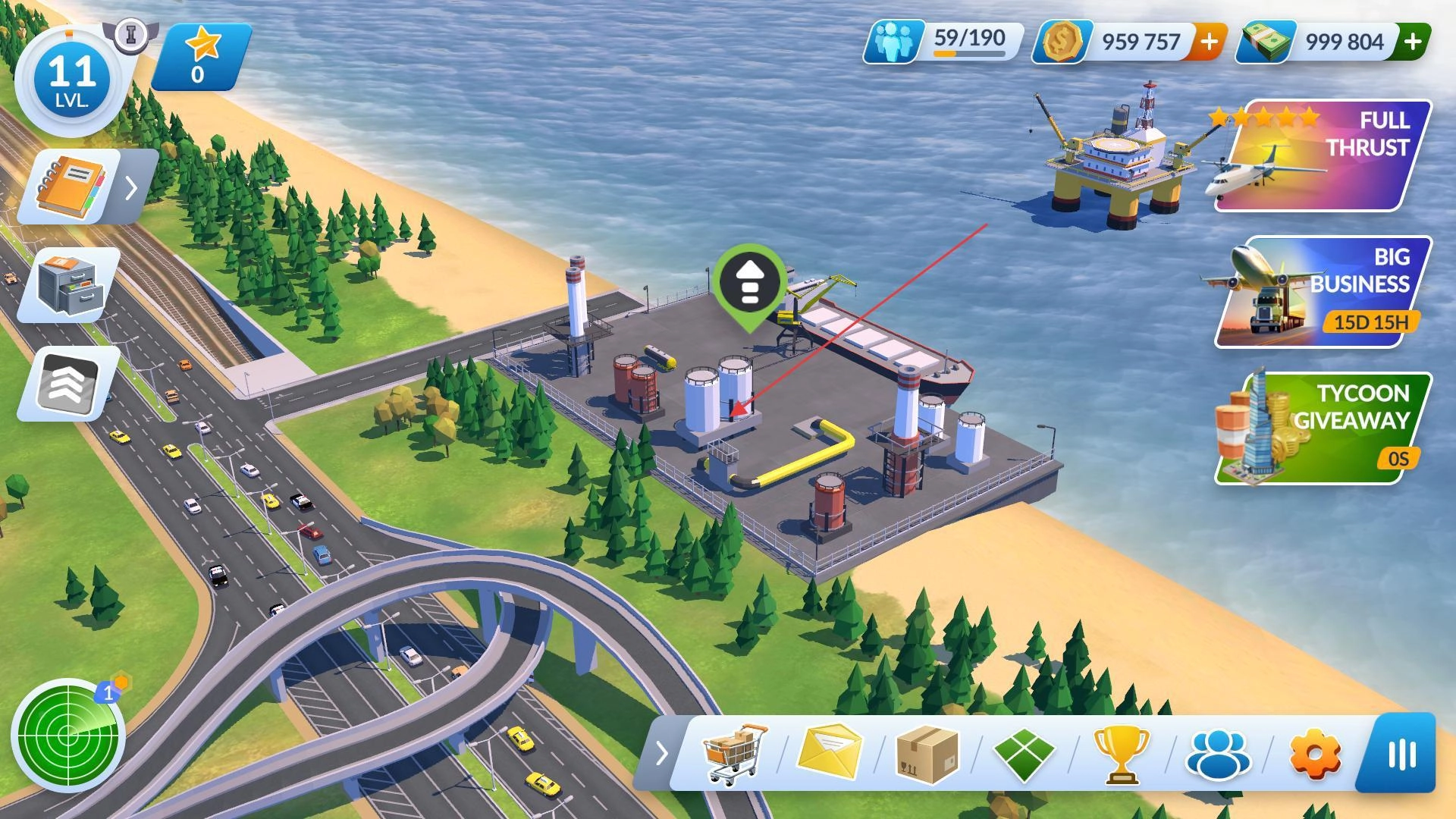Expand the journal panel with the arrow
1456x819 pixels.
point(132,187)
